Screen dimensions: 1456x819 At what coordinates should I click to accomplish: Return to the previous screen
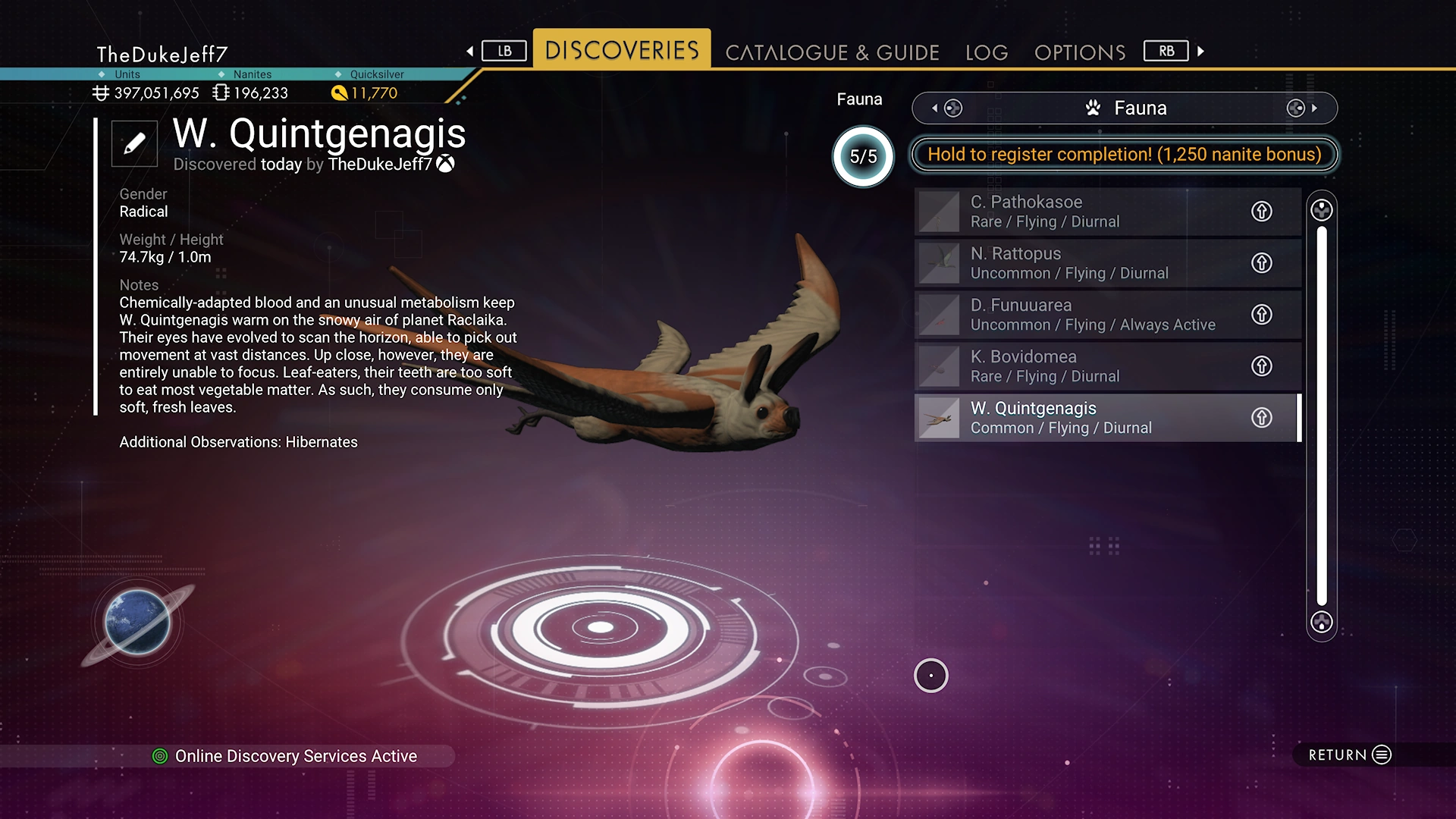pos(1349,755)
